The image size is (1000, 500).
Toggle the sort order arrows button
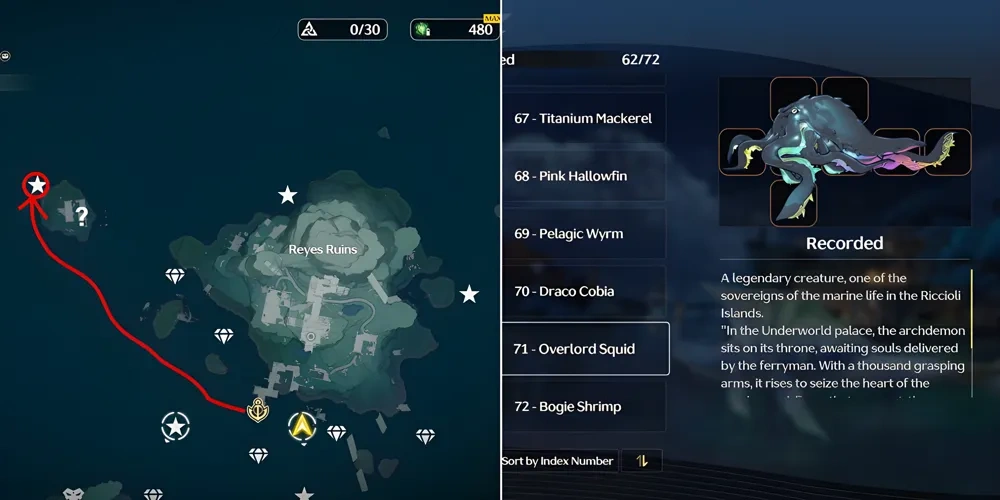pyautogui.click(x=641, y=461)
